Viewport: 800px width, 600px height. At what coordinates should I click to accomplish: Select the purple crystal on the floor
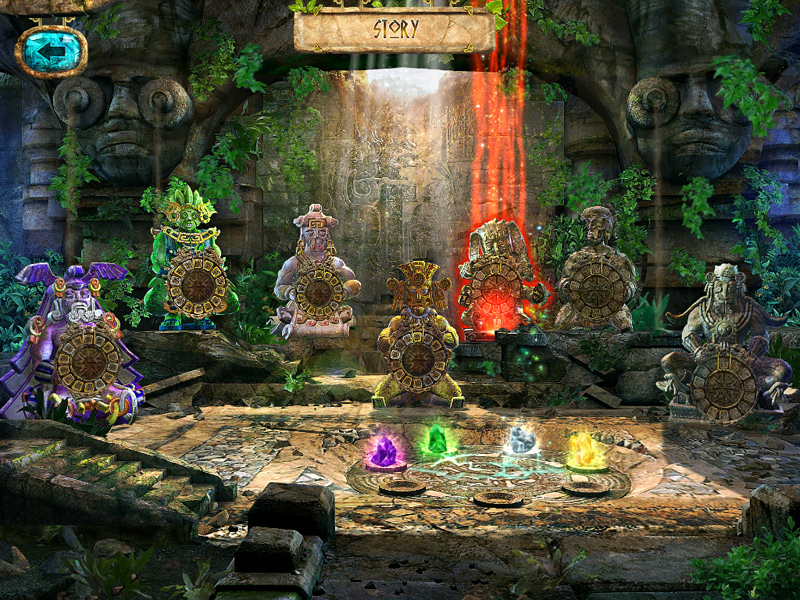pyautogui.click(x=384, y=452)
